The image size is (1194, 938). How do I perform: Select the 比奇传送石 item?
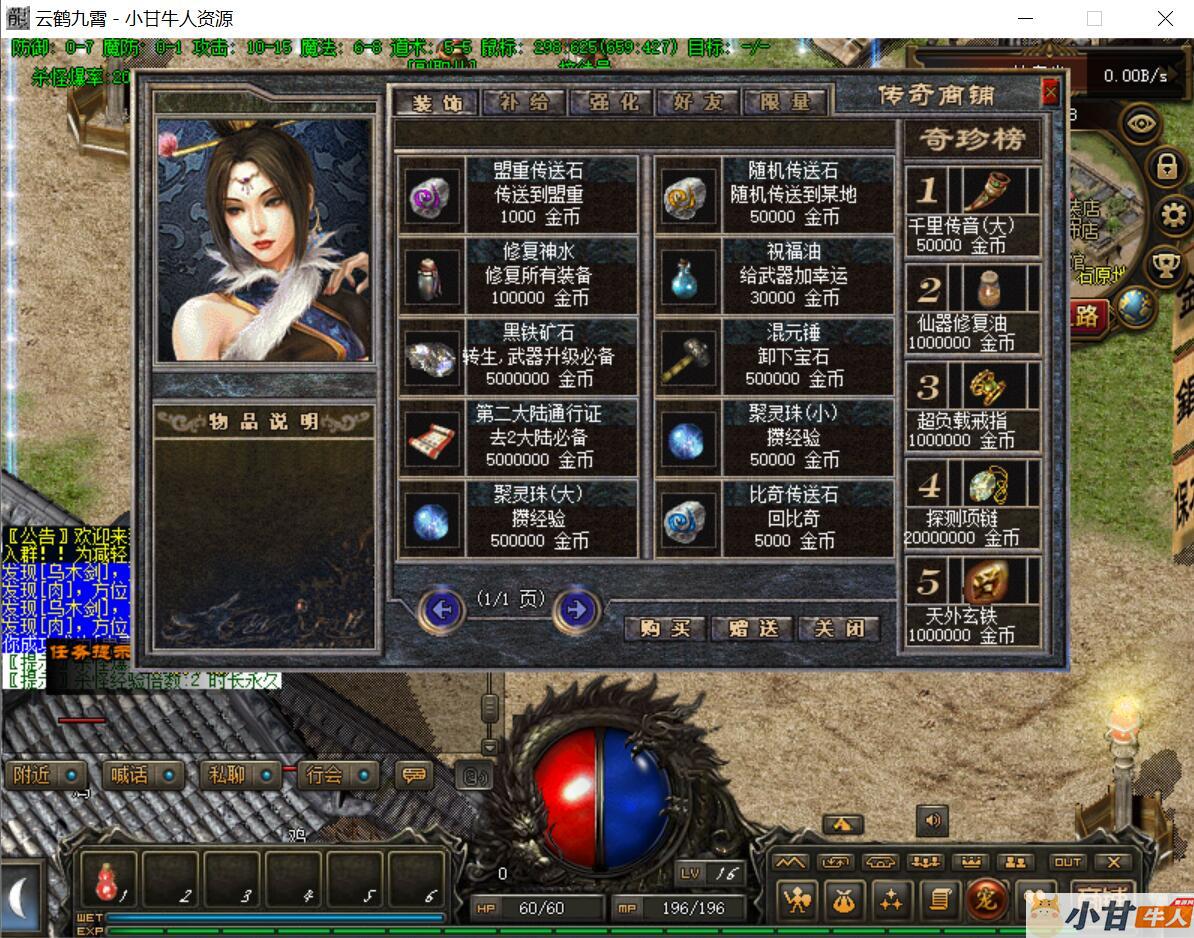(x=775, y=518)
